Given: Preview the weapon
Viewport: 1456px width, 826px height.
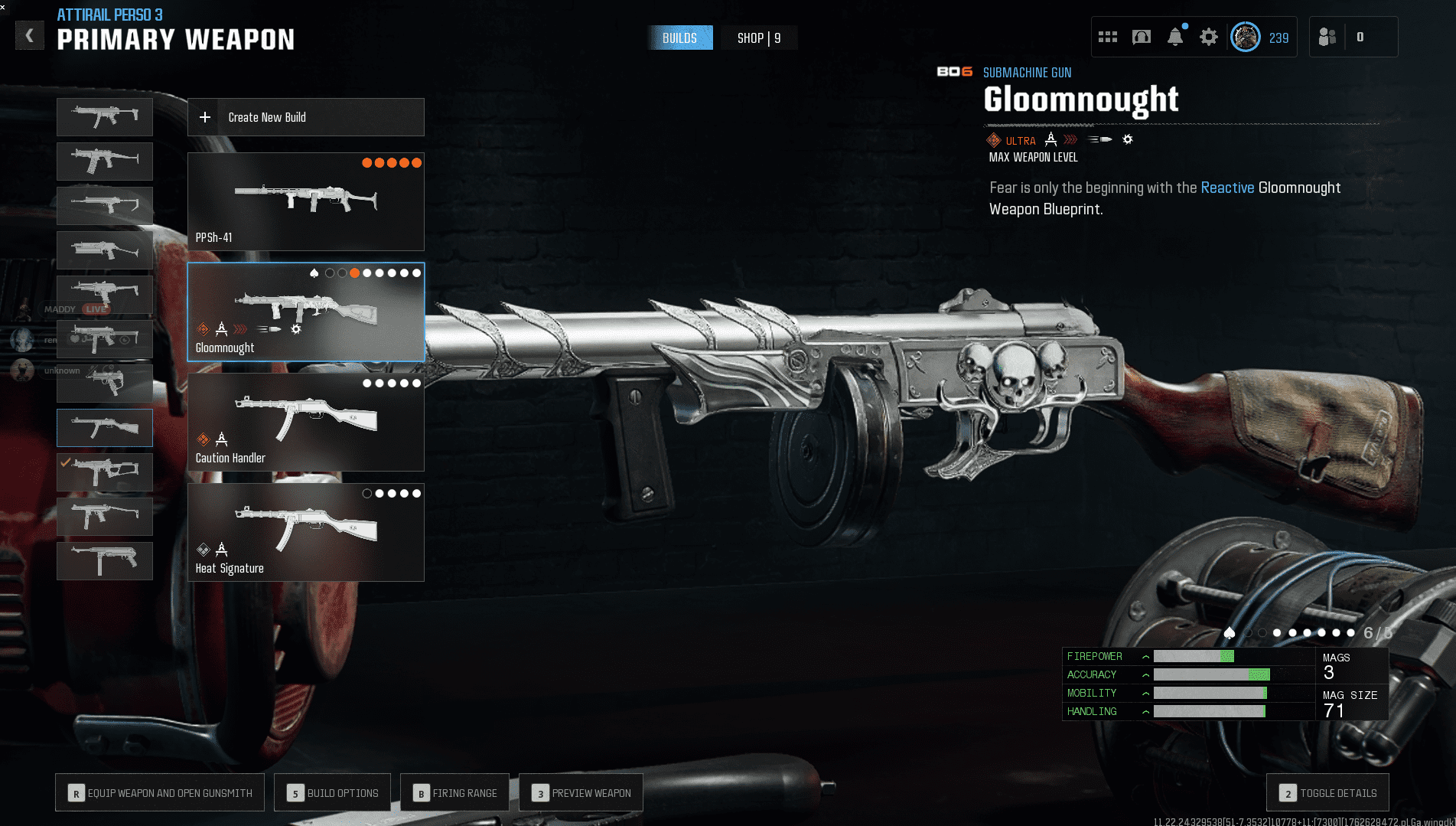Looking at the screenshot, I should [581, 792].
